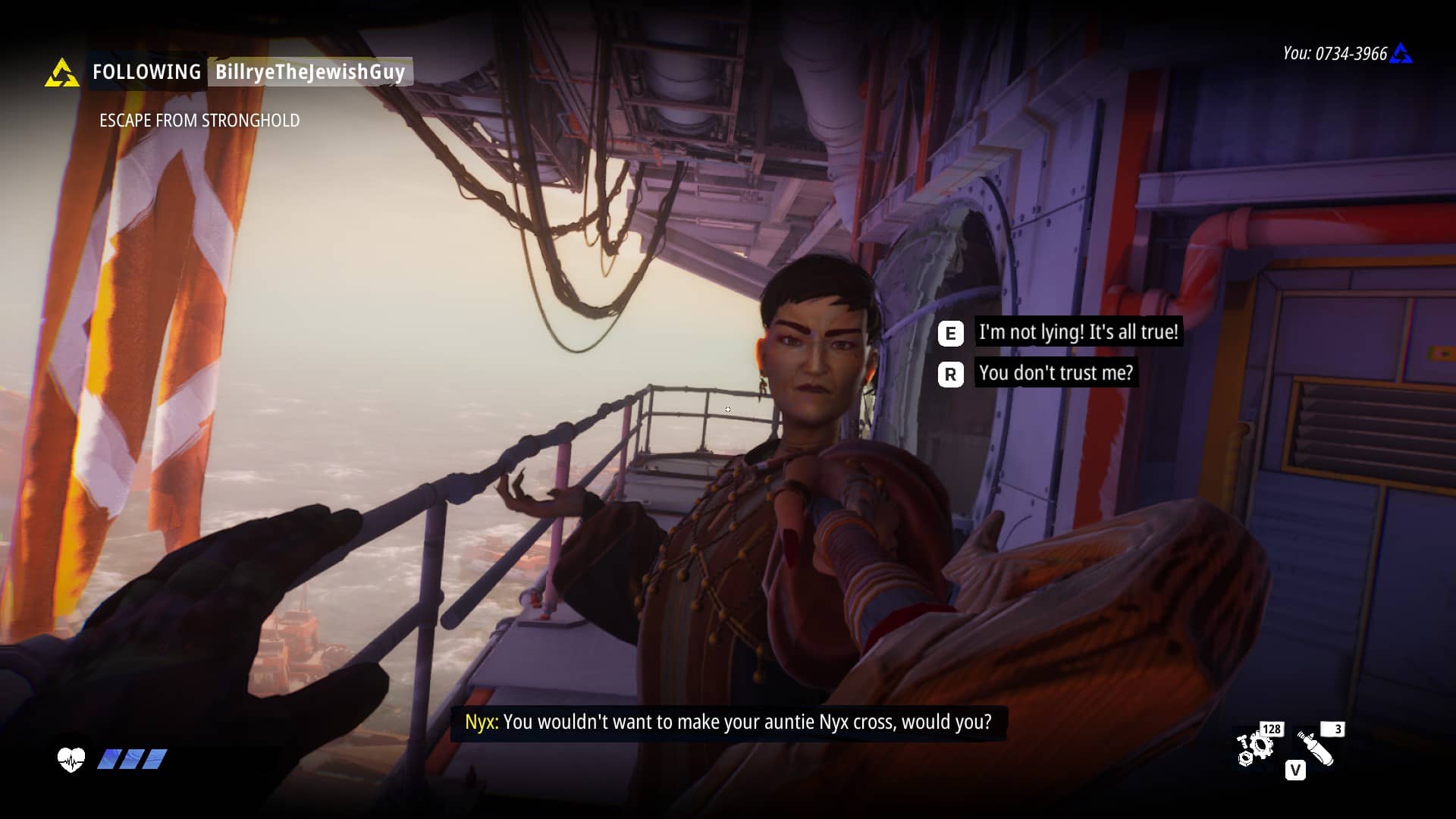The image size is (1456, 819).
Task: Open the Escape from Stronghold objective
Action: tap(199, 121)
